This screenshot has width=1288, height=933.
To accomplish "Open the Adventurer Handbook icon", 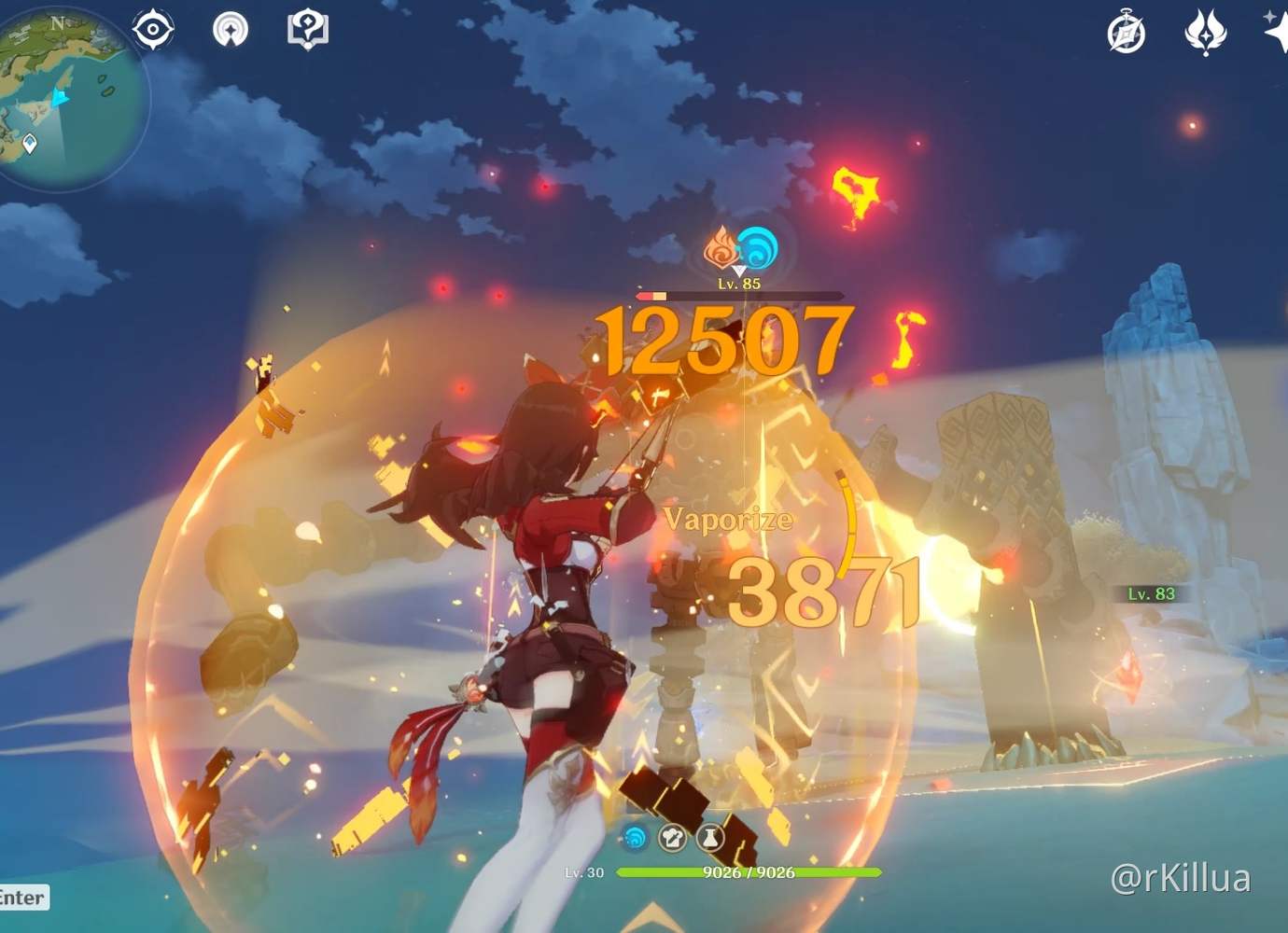I will tap(308, 29).
